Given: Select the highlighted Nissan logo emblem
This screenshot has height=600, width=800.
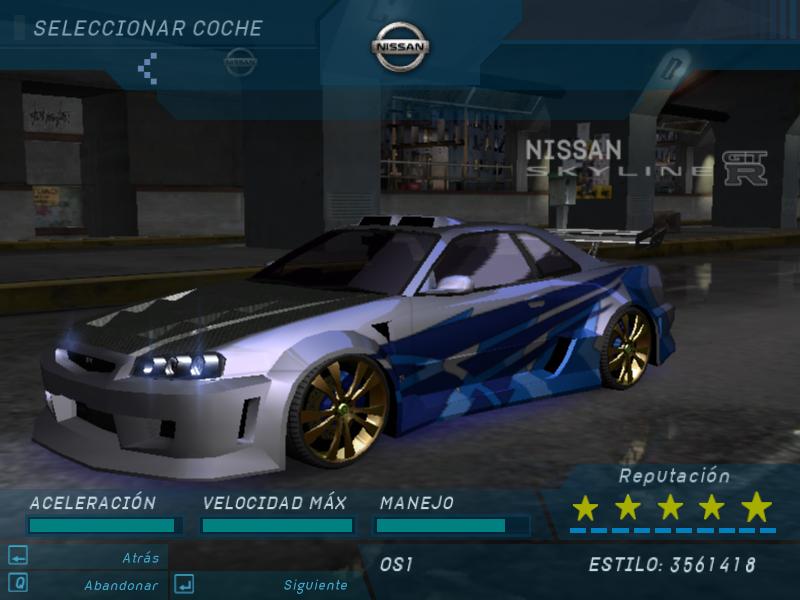Looking at the screenshot, I should coord(401,47).
